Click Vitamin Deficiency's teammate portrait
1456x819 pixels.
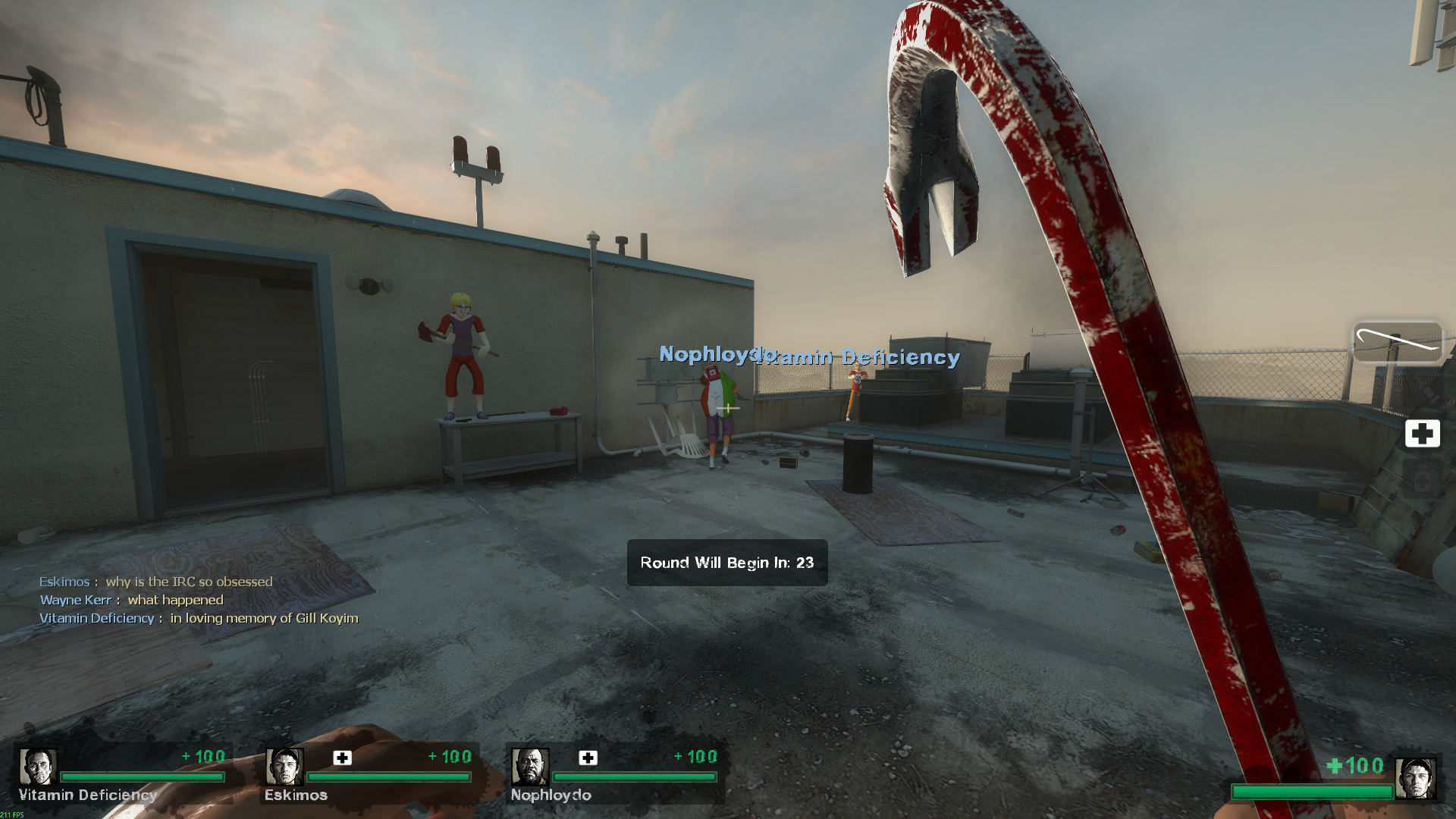[37, 767]
